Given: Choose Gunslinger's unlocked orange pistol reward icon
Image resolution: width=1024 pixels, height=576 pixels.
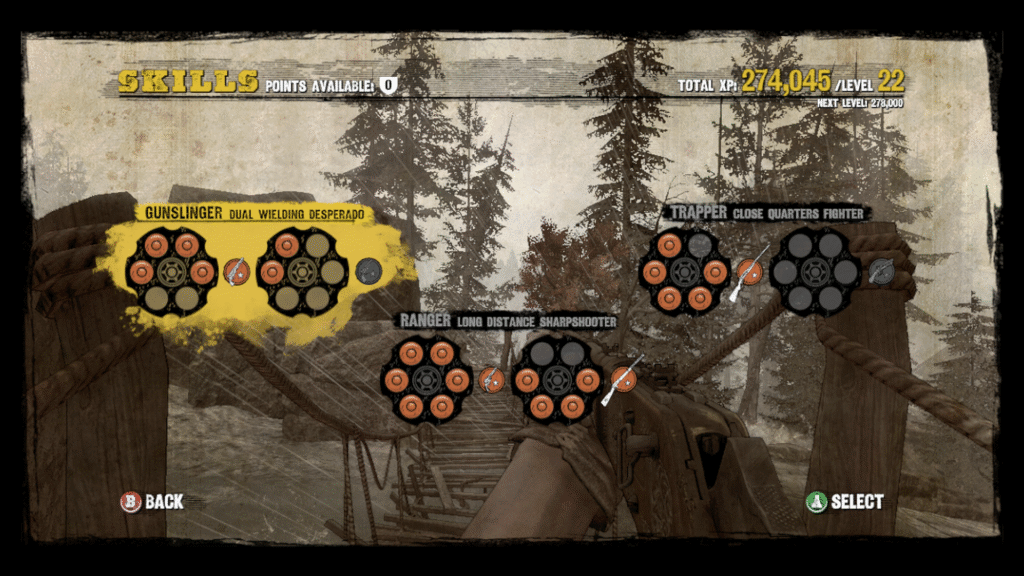Looking at the screenshot, I should click(236, 271).
